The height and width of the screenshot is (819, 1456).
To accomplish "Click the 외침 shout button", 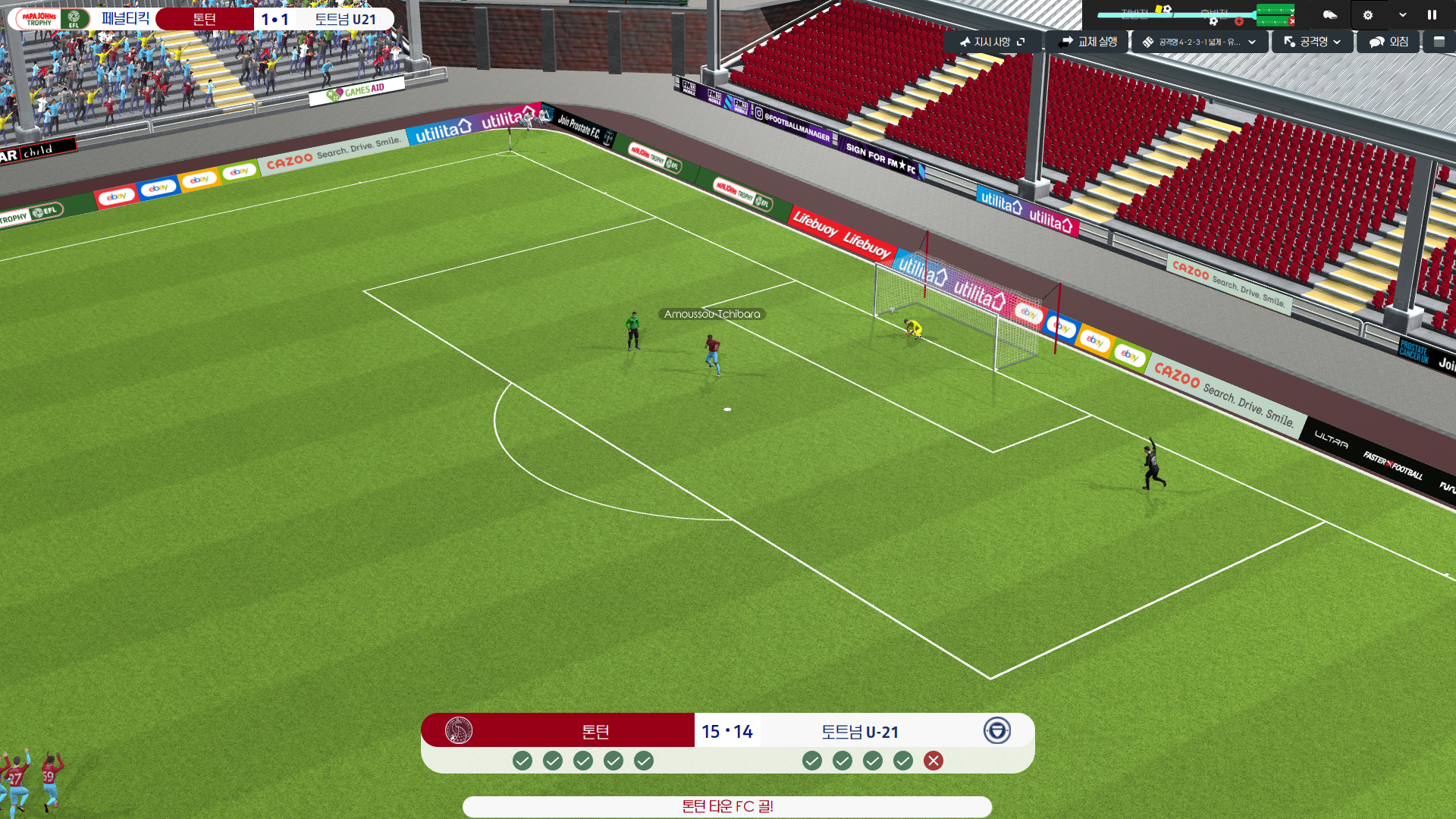I will [1389, 42].
